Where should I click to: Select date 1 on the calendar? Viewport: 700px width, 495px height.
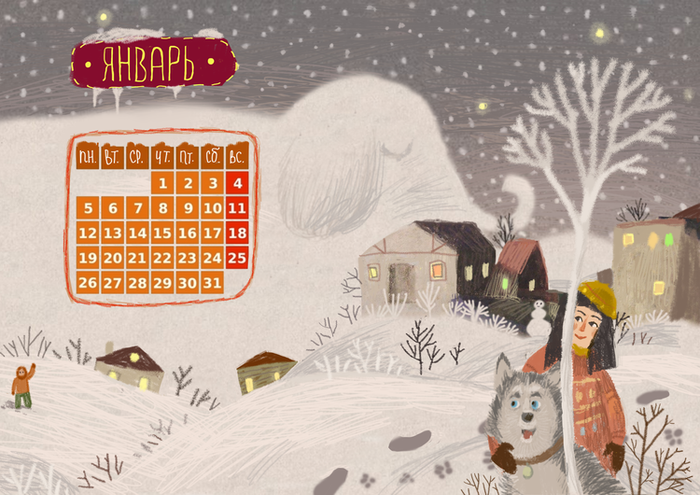[161, 183]
